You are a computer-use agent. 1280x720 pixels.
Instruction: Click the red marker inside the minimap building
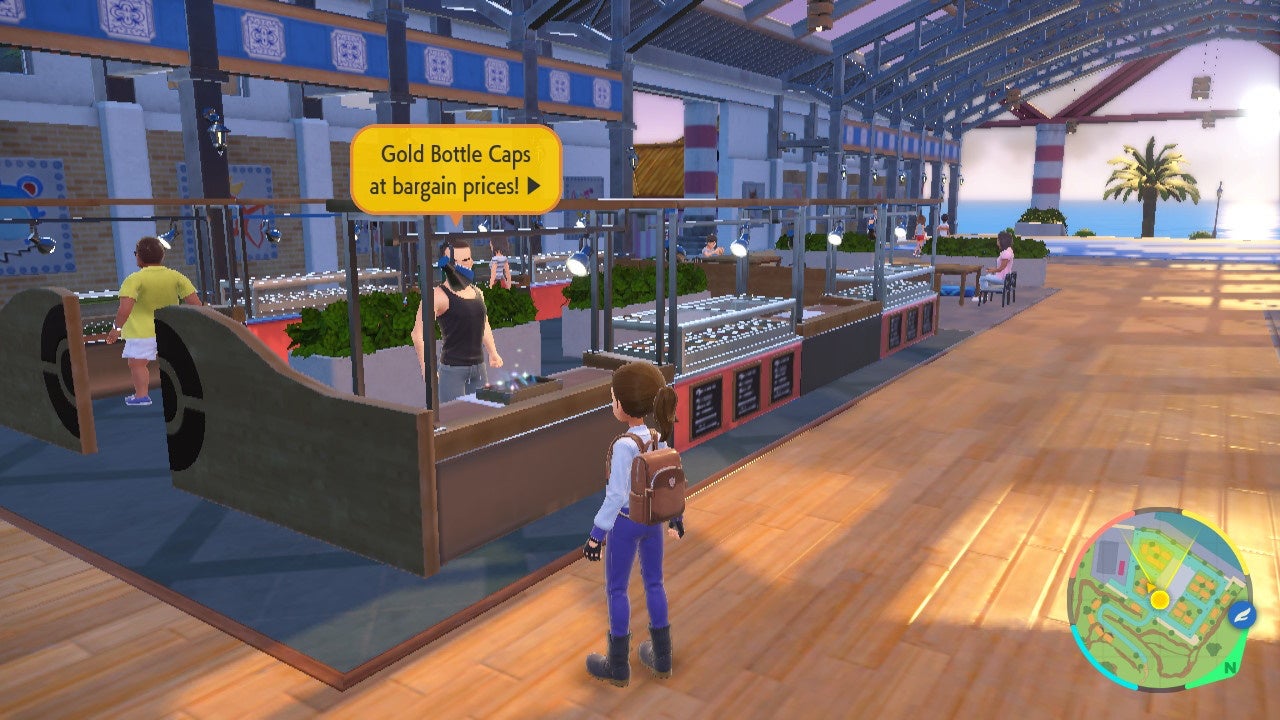1122,566
